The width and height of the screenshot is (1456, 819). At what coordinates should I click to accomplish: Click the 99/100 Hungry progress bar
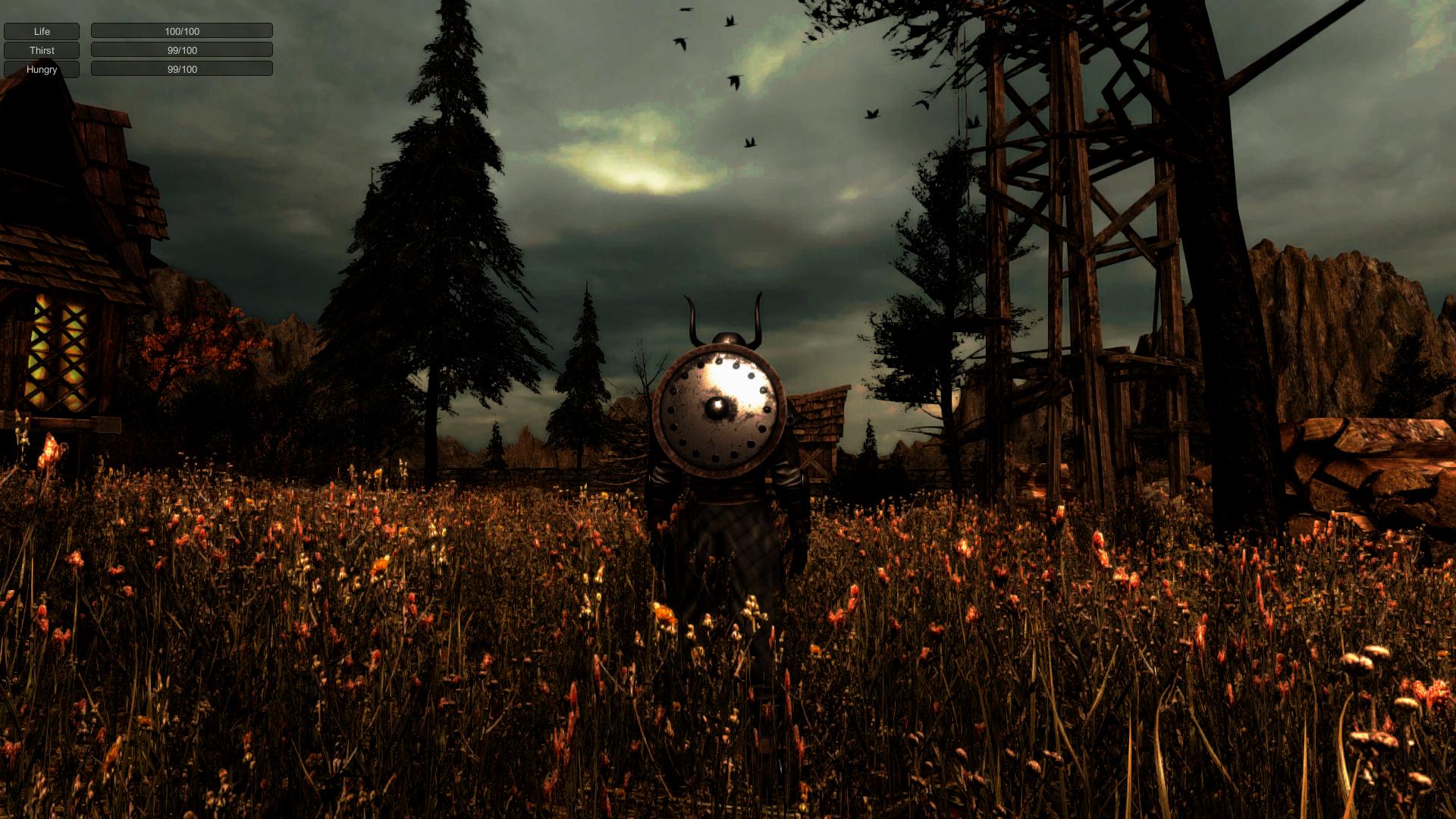pos(181,69)
